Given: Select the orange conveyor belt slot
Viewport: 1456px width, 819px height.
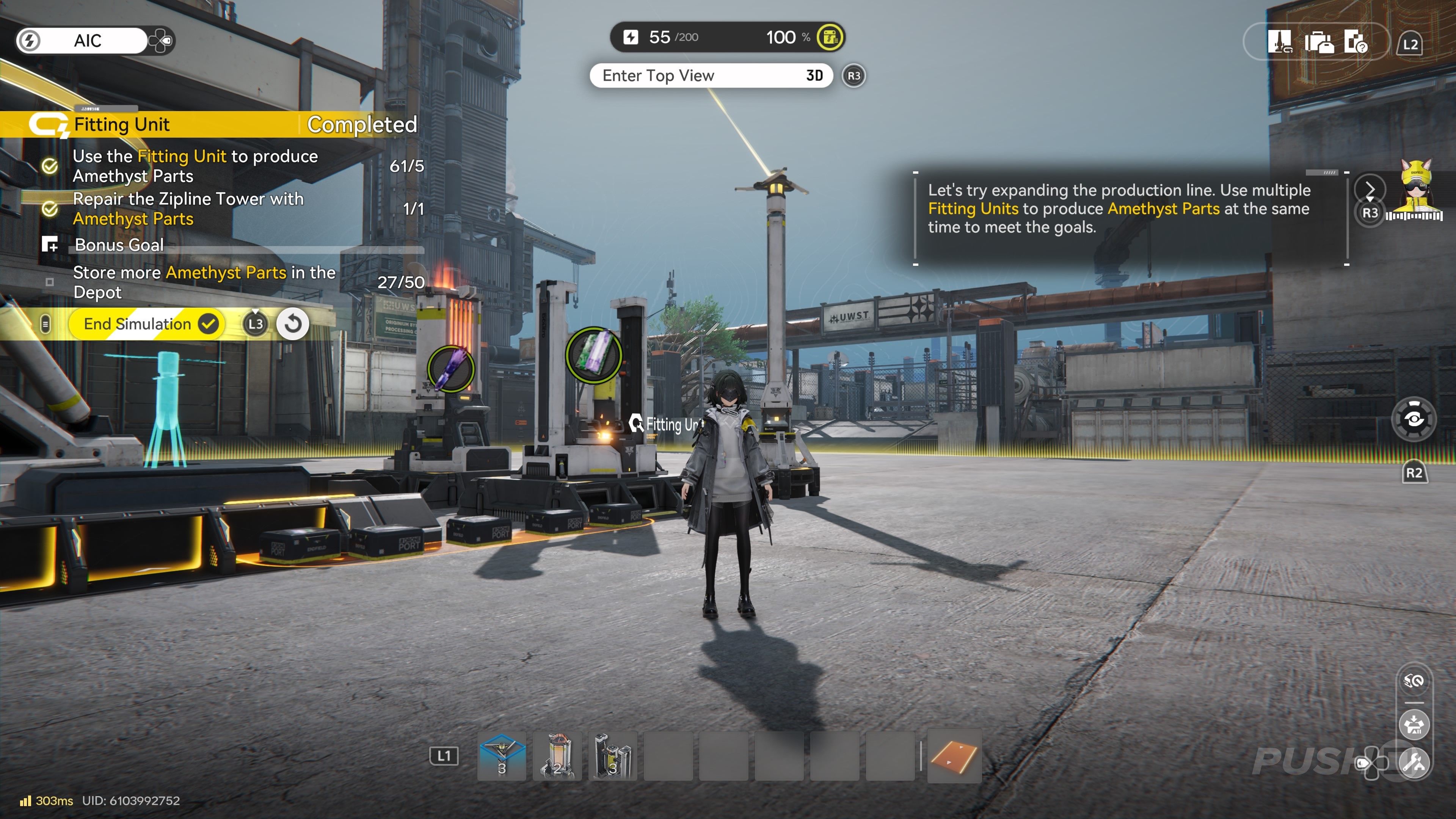Looking at the screenshot, I should [x=954, y=756].
